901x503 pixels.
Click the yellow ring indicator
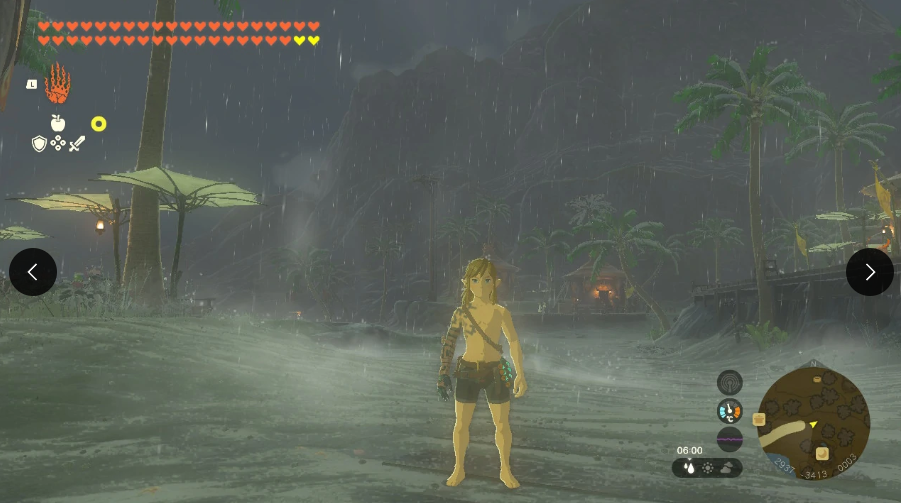98,124
